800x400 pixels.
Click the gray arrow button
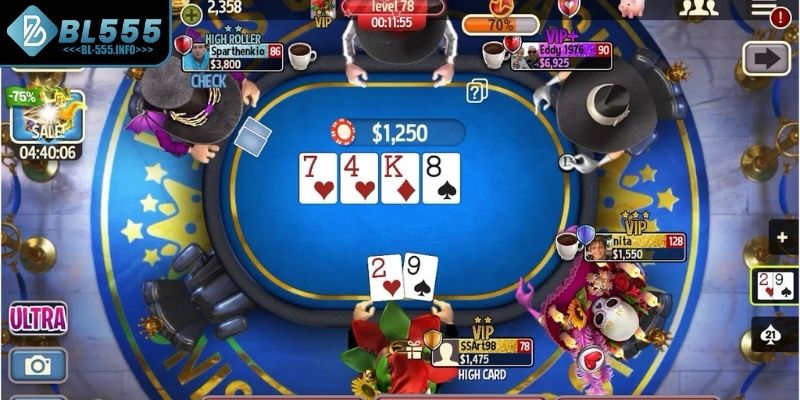(767, 57)
